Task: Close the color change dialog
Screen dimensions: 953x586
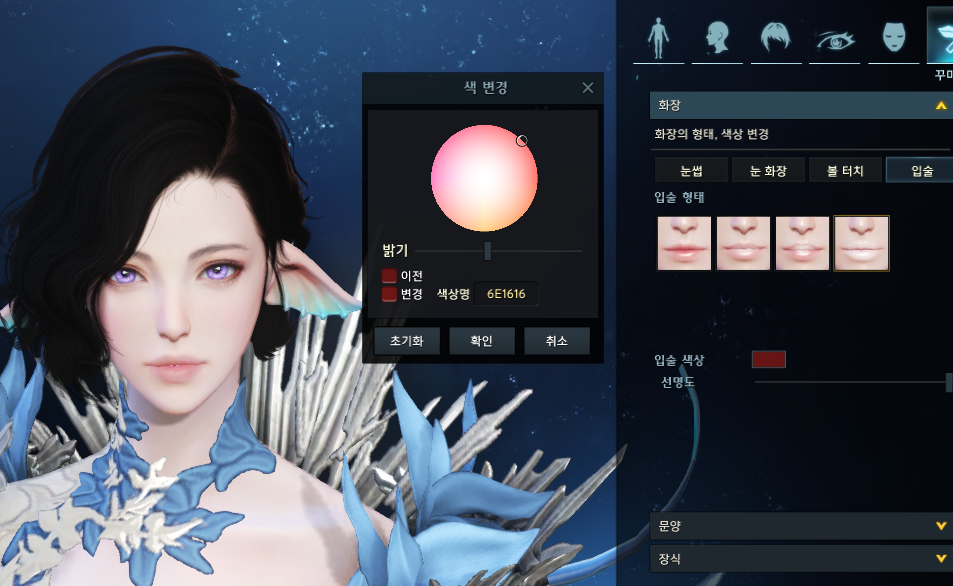Action: pyautogui.click(x=588, y=88)
